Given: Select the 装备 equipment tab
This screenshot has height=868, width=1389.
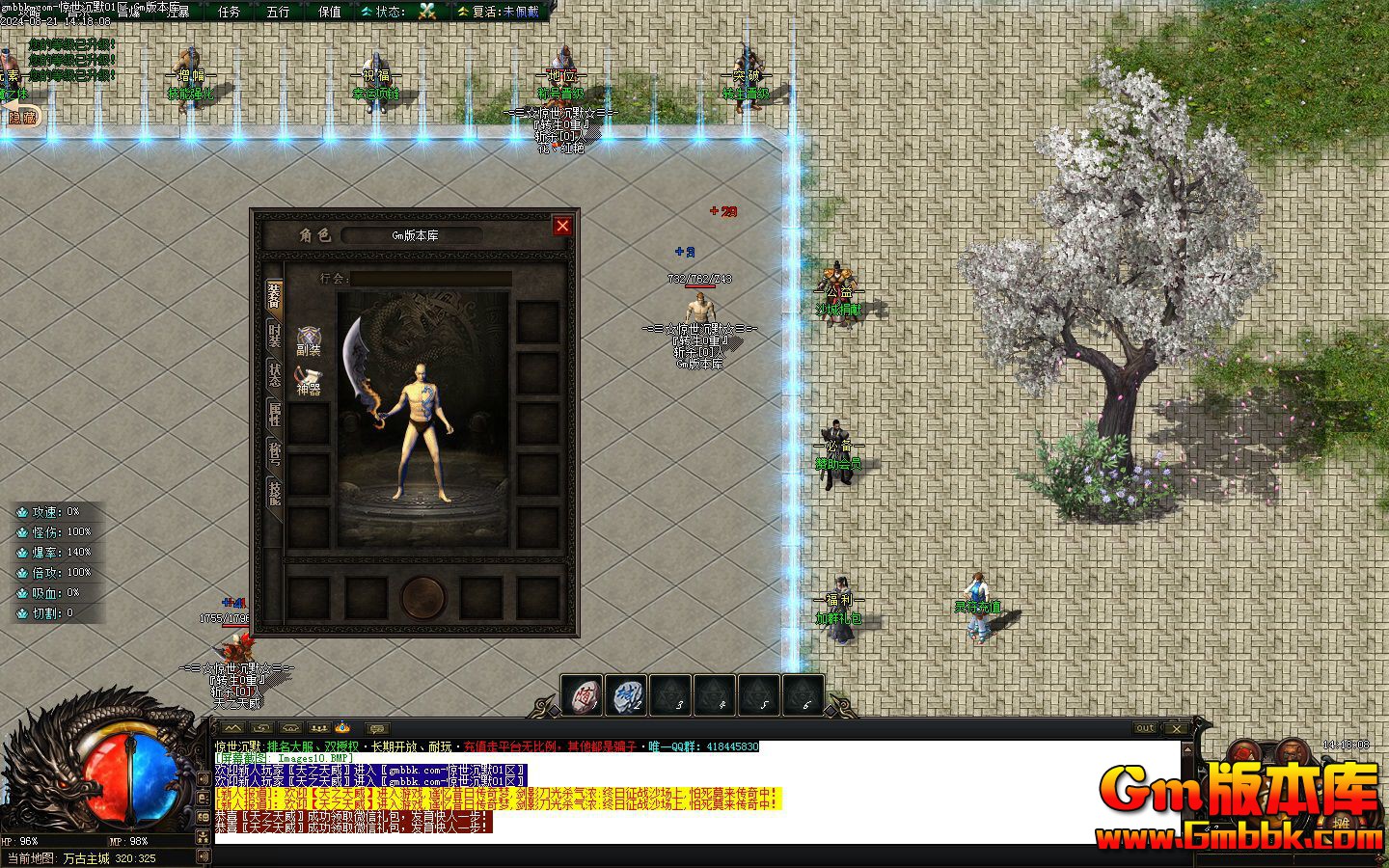Looking at the screenshot, I should pyautogui.click(x=275, y=295).
